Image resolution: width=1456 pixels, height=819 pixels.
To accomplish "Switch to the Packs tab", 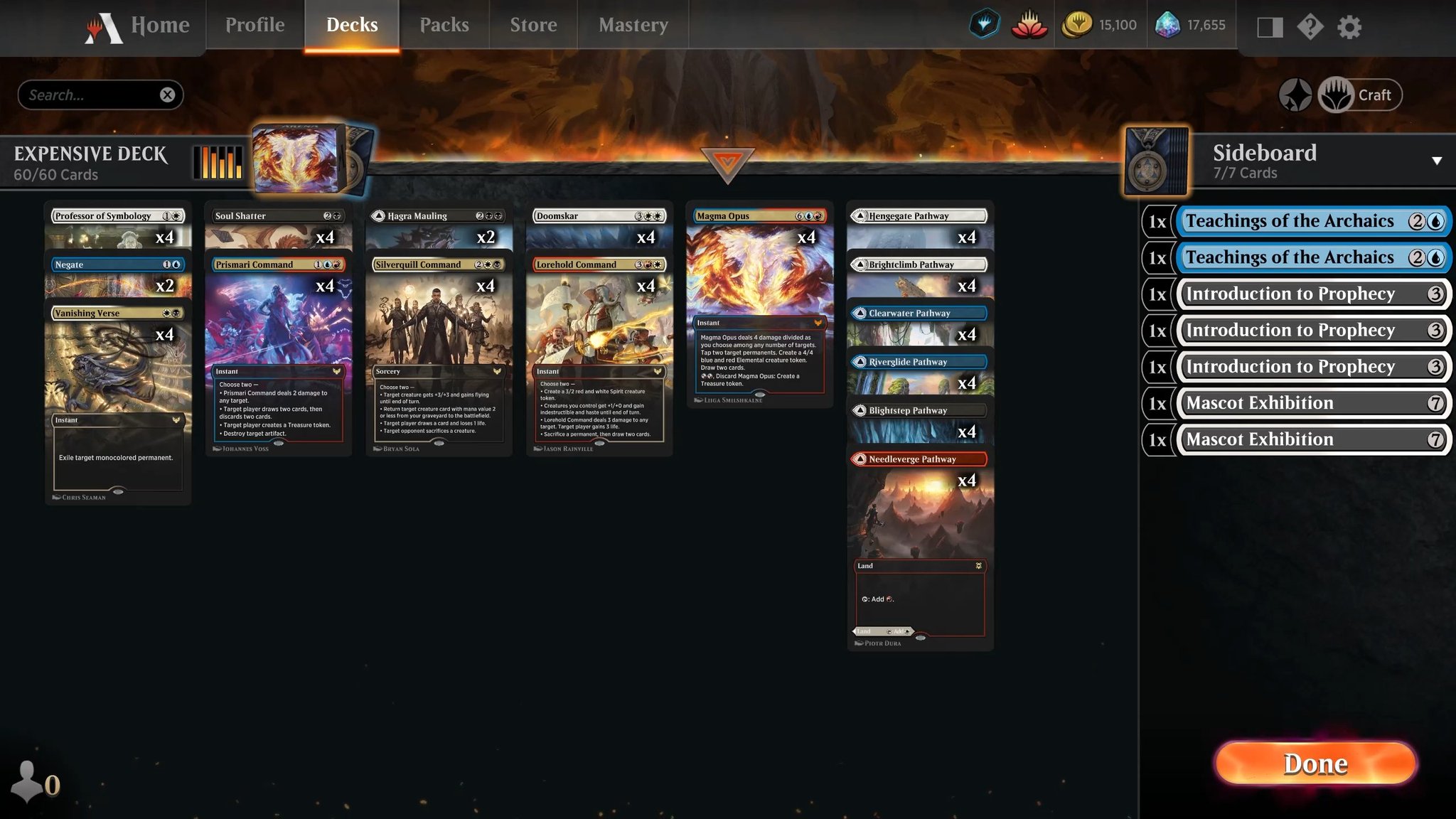I will 444,25.
